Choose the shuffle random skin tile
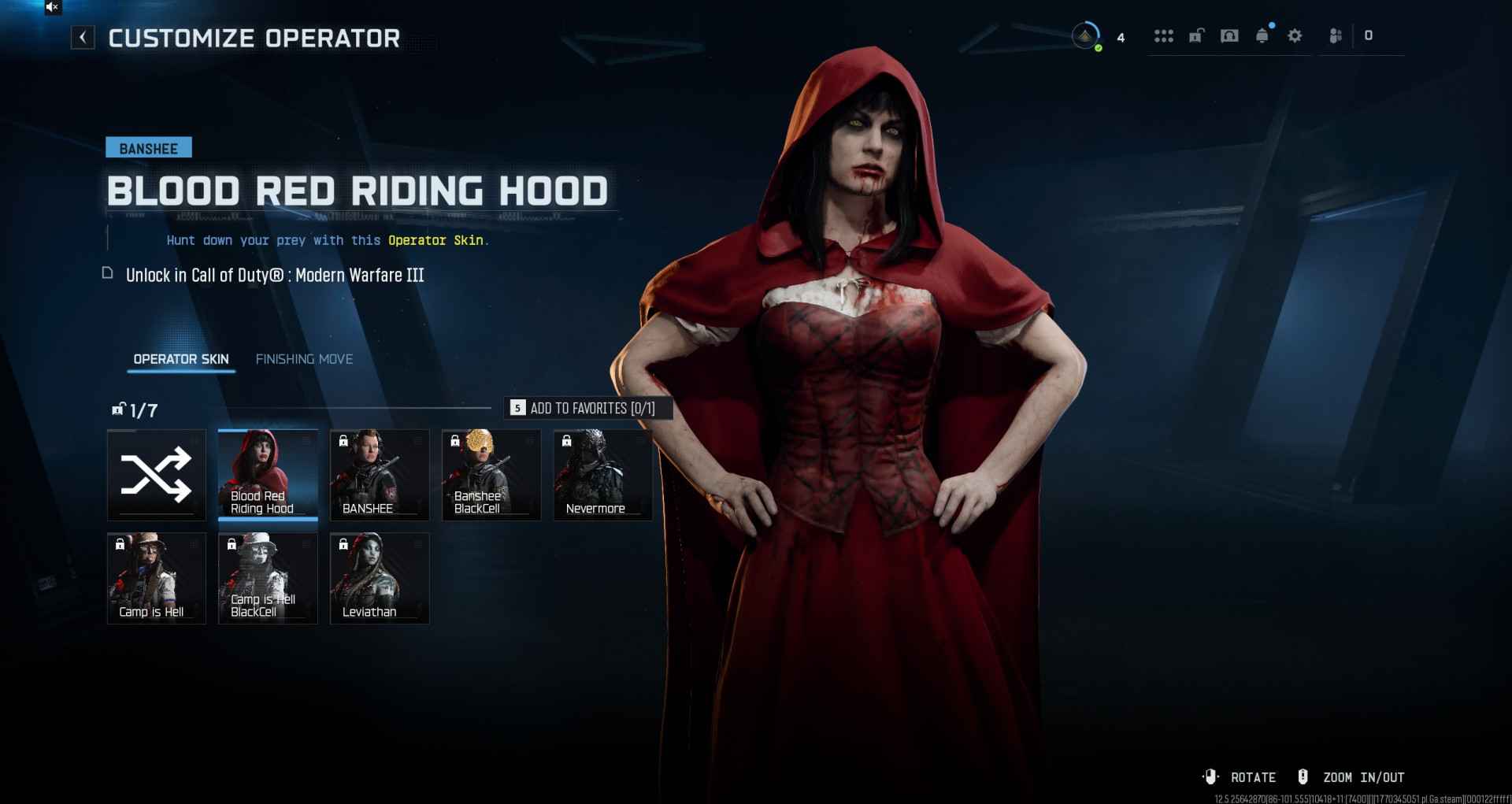Screen dimensions: 1512x804 click(x=156, y=475)
